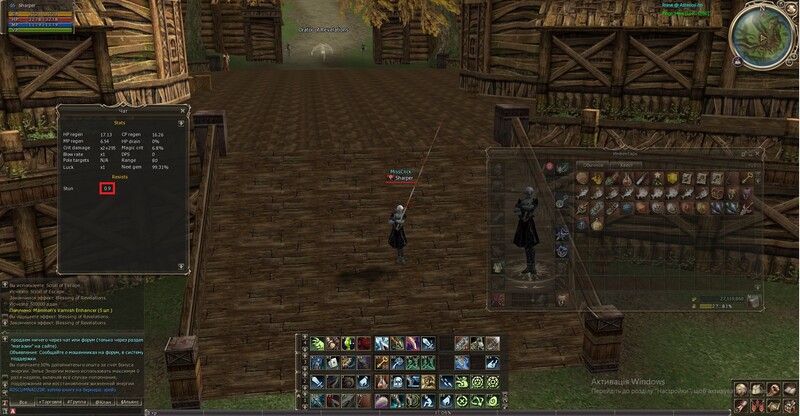Switch to the Квест inventory tab

[x=625, y=164]
